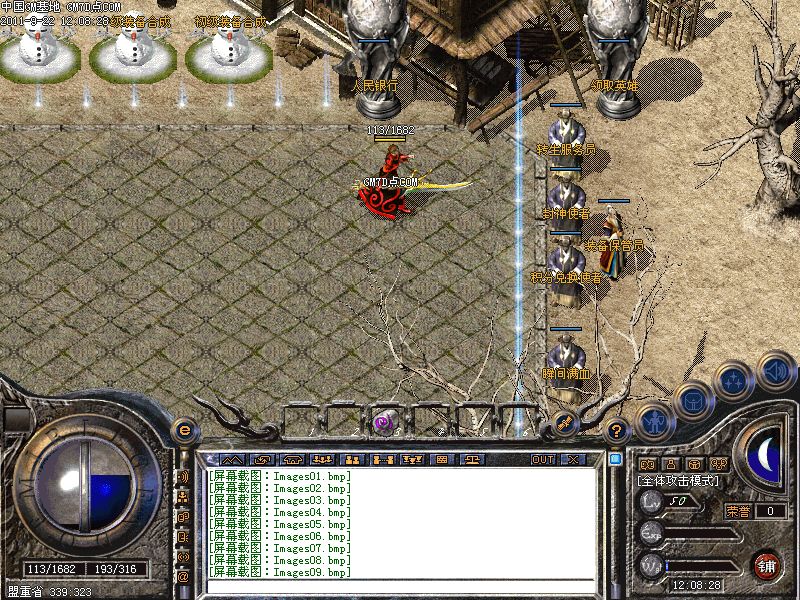Image resolution: width=800 pixels, height=600 pixels.
Task: Click the calendar grid icon above chat
Action: (442, 459)
